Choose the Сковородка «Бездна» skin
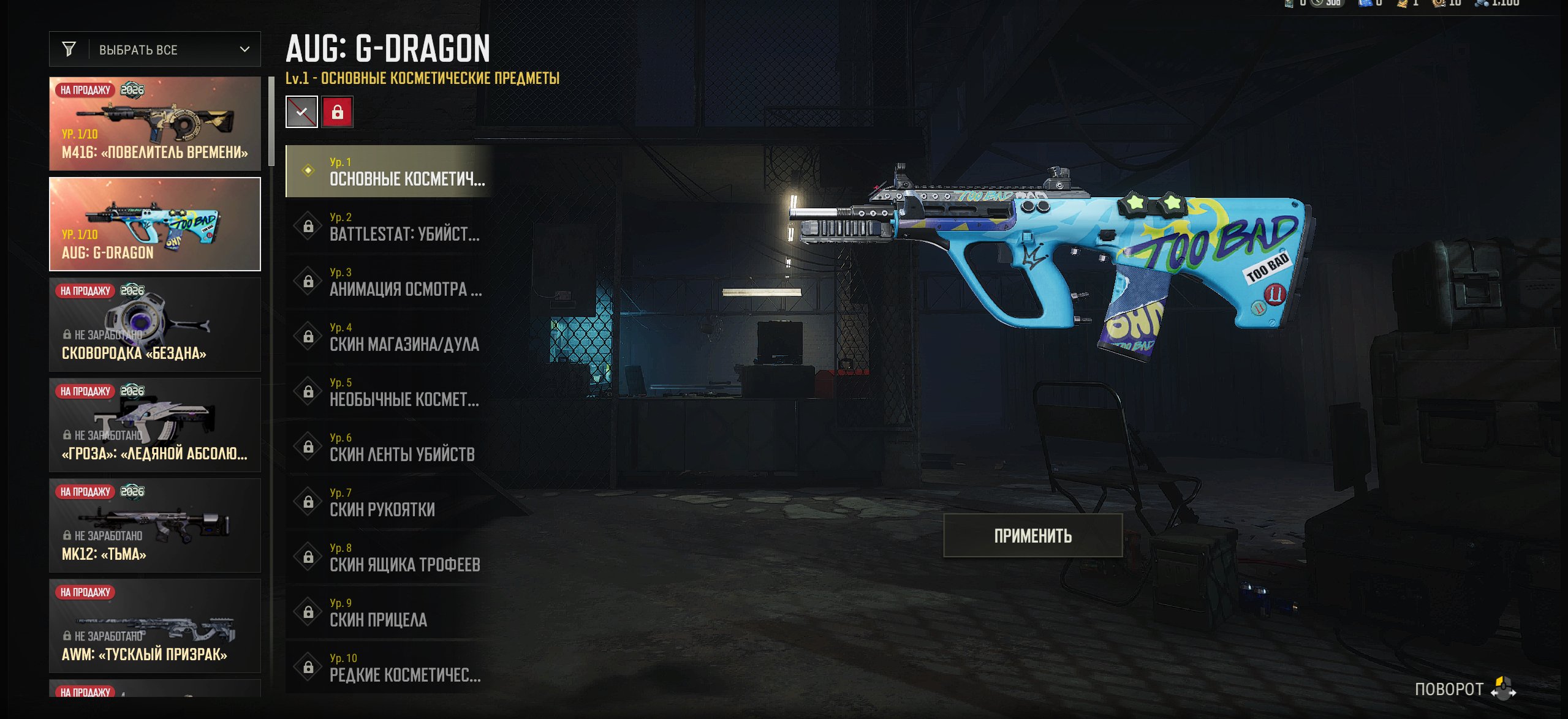The image size is (1568, 719). 155,325
